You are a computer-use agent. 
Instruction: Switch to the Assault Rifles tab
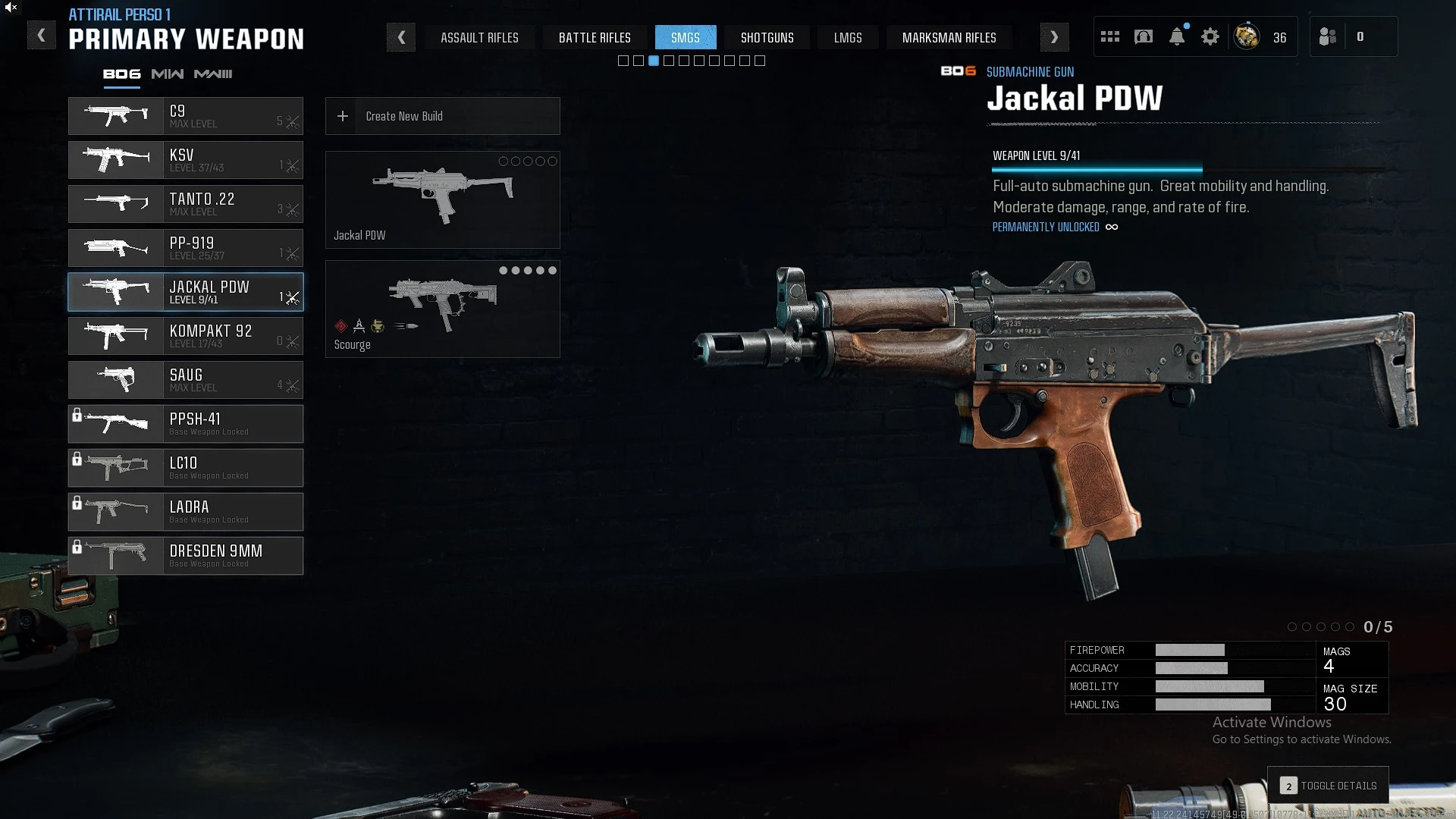point(479,37)
